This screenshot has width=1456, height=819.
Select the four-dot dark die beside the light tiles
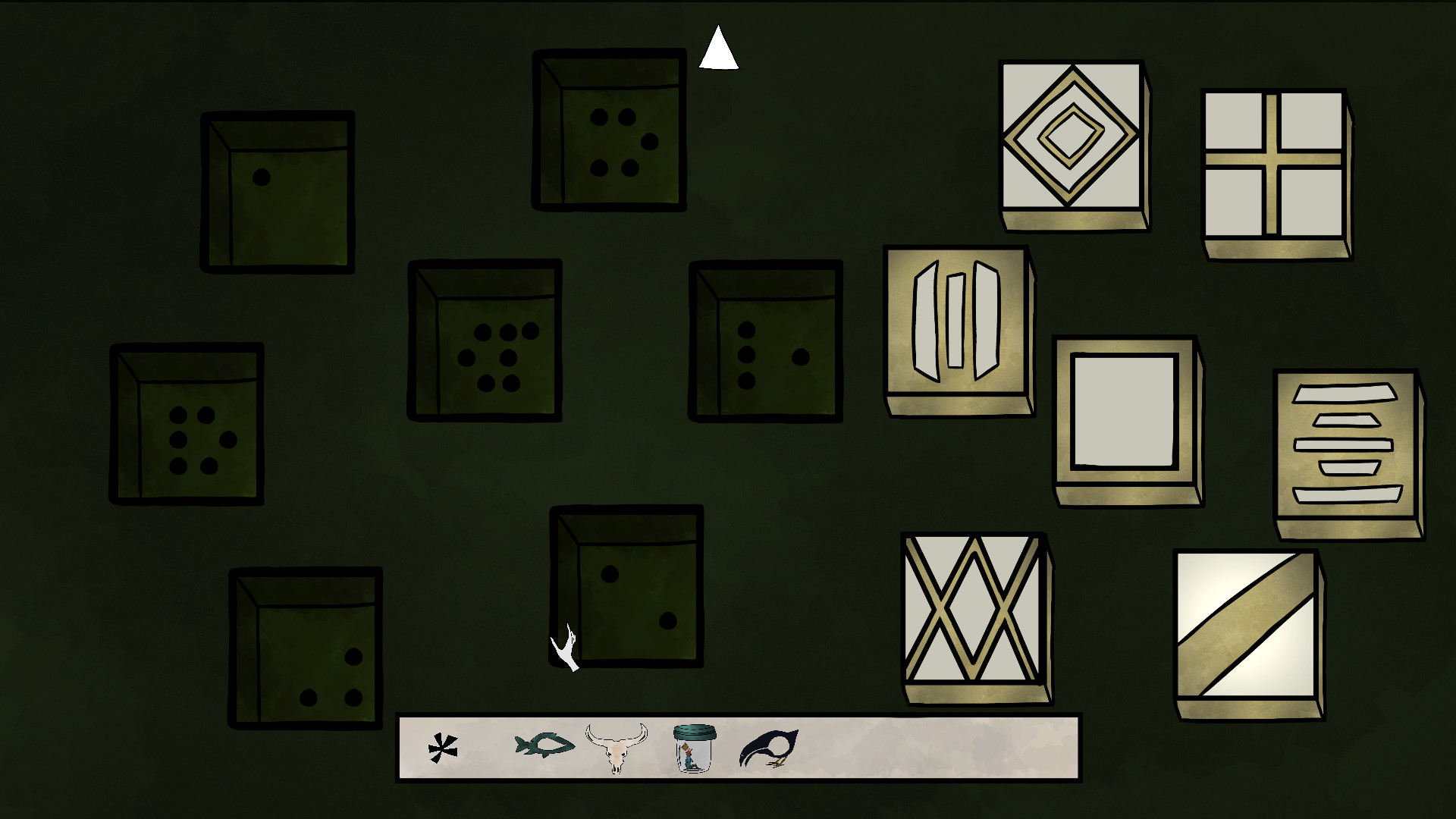click(764, 341)
